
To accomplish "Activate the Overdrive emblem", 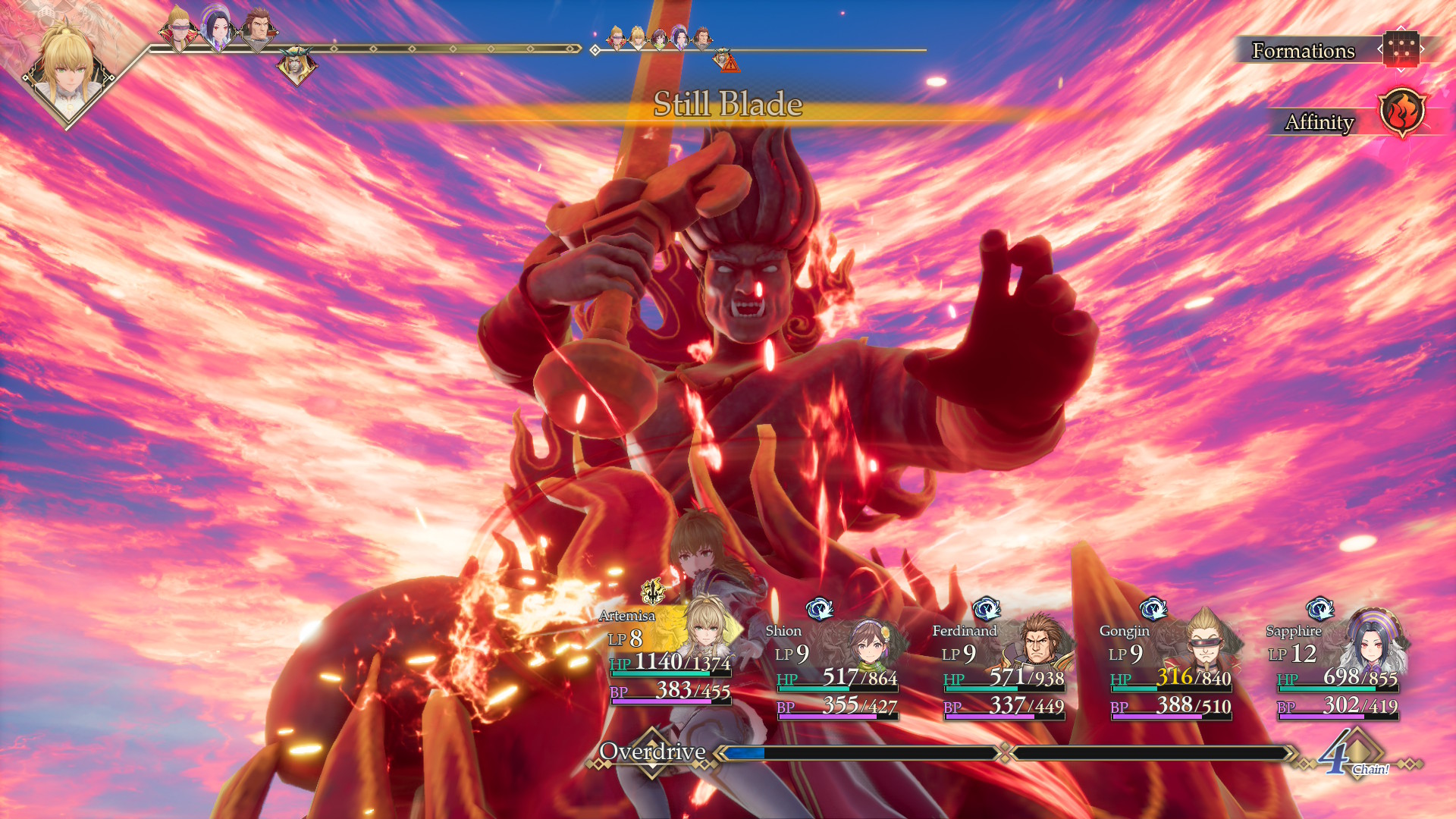I will pos(652,752).
